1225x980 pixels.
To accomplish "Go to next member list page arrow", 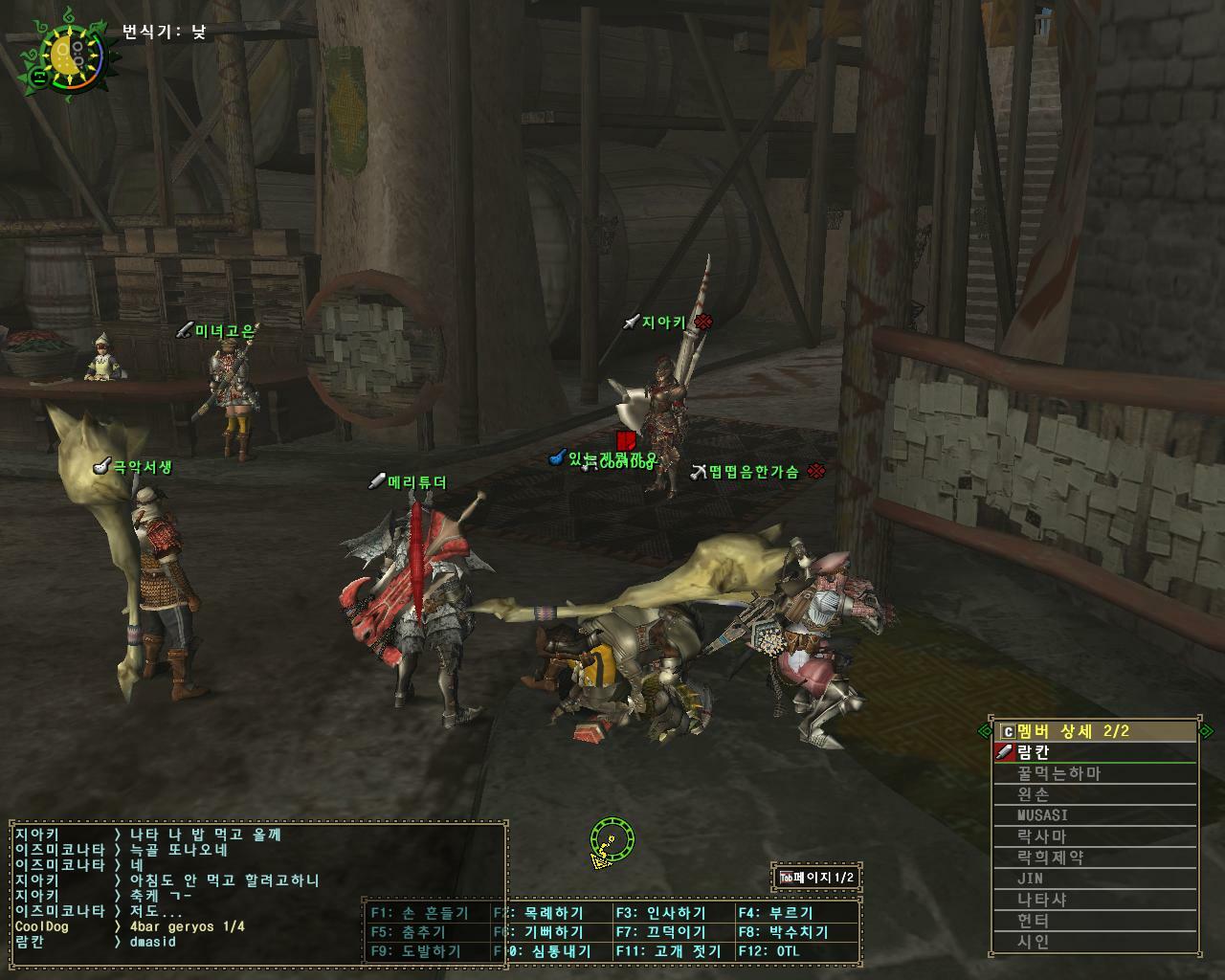I will (1206, 731).
